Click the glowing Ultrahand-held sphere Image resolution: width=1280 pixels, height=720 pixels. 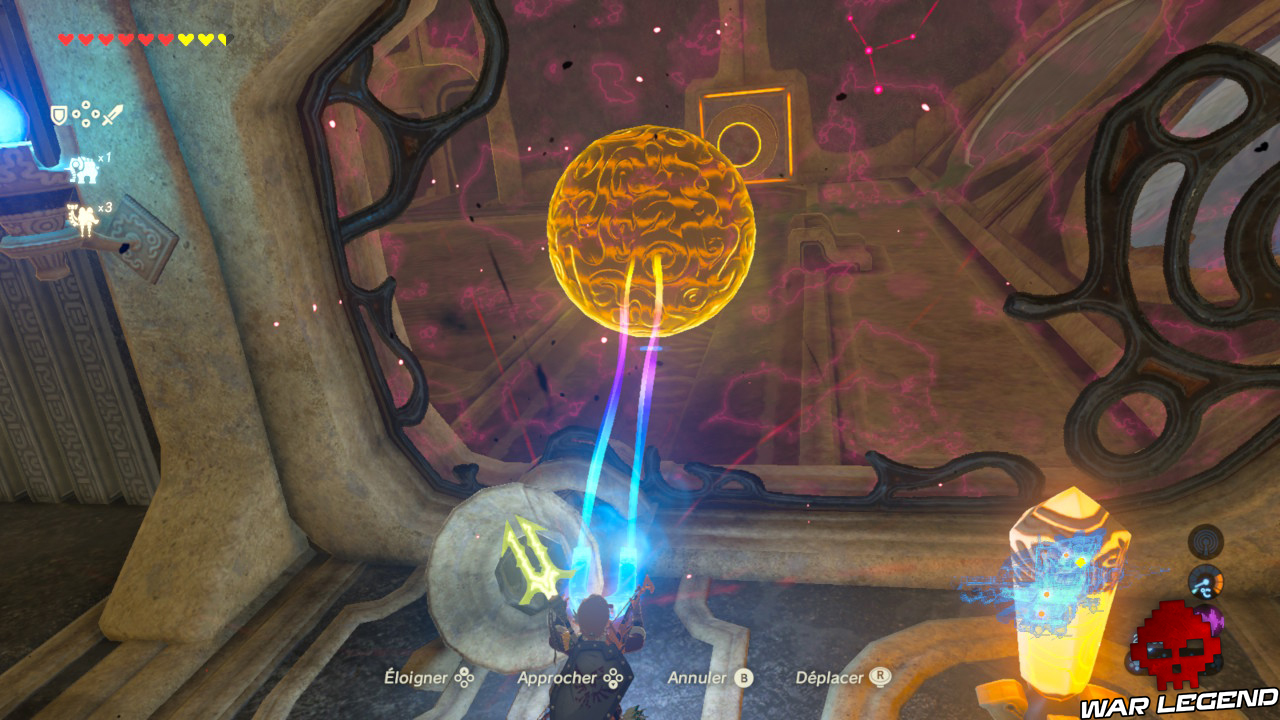click(x=648, y=230)
